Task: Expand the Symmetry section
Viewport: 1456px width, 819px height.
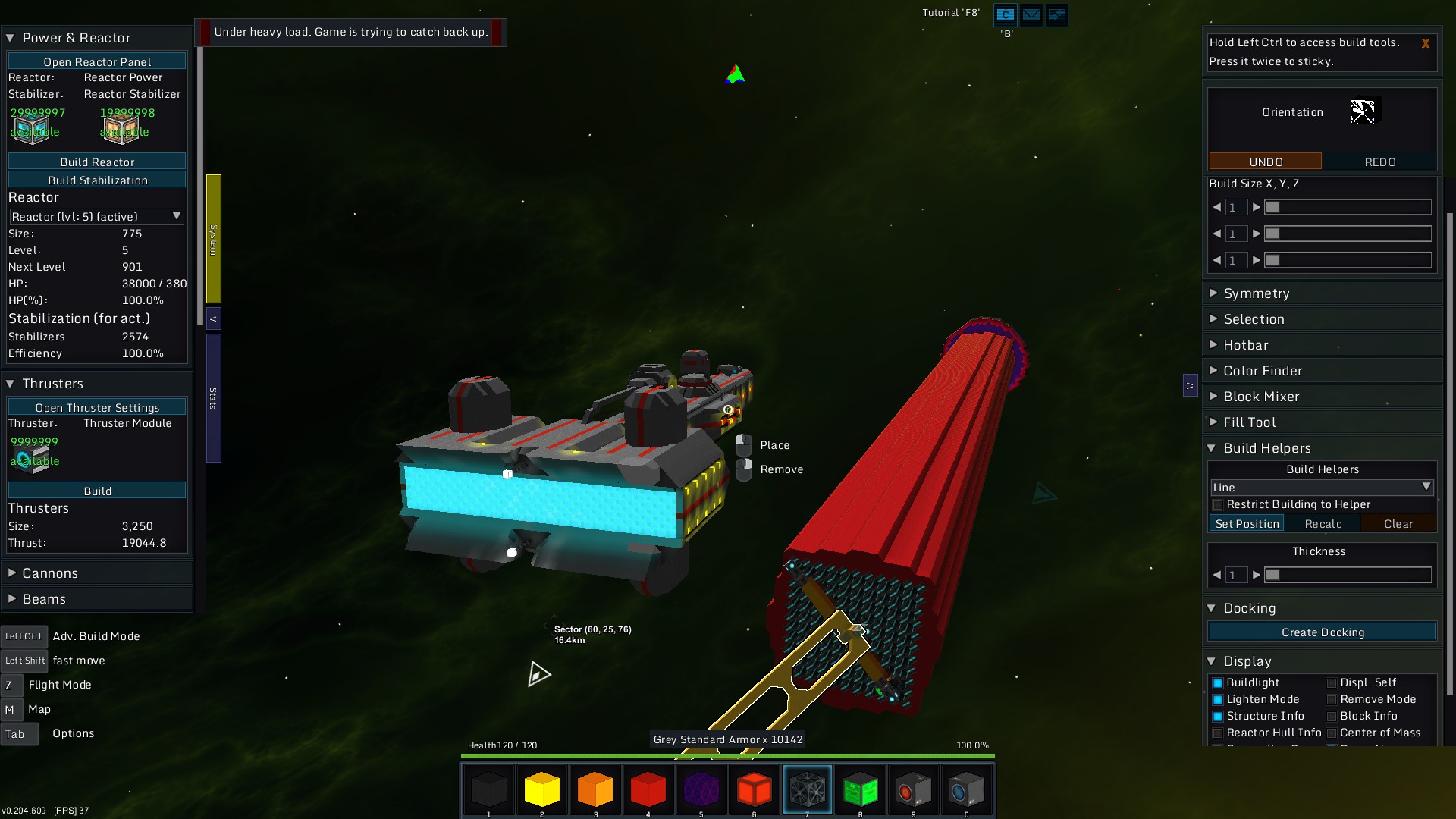Action: 1257,293
